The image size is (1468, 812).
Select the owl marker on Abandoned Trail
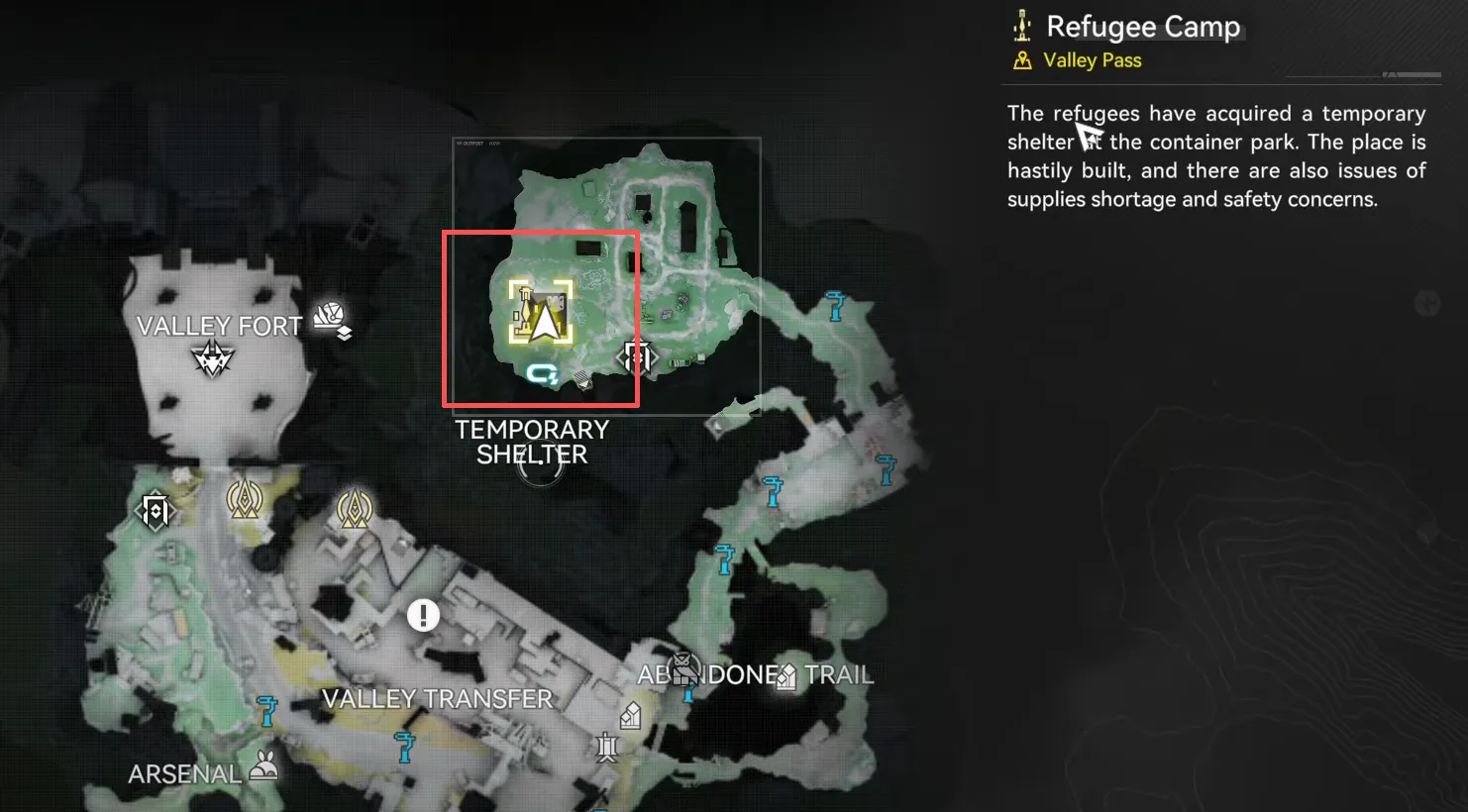tap(682, 668)
